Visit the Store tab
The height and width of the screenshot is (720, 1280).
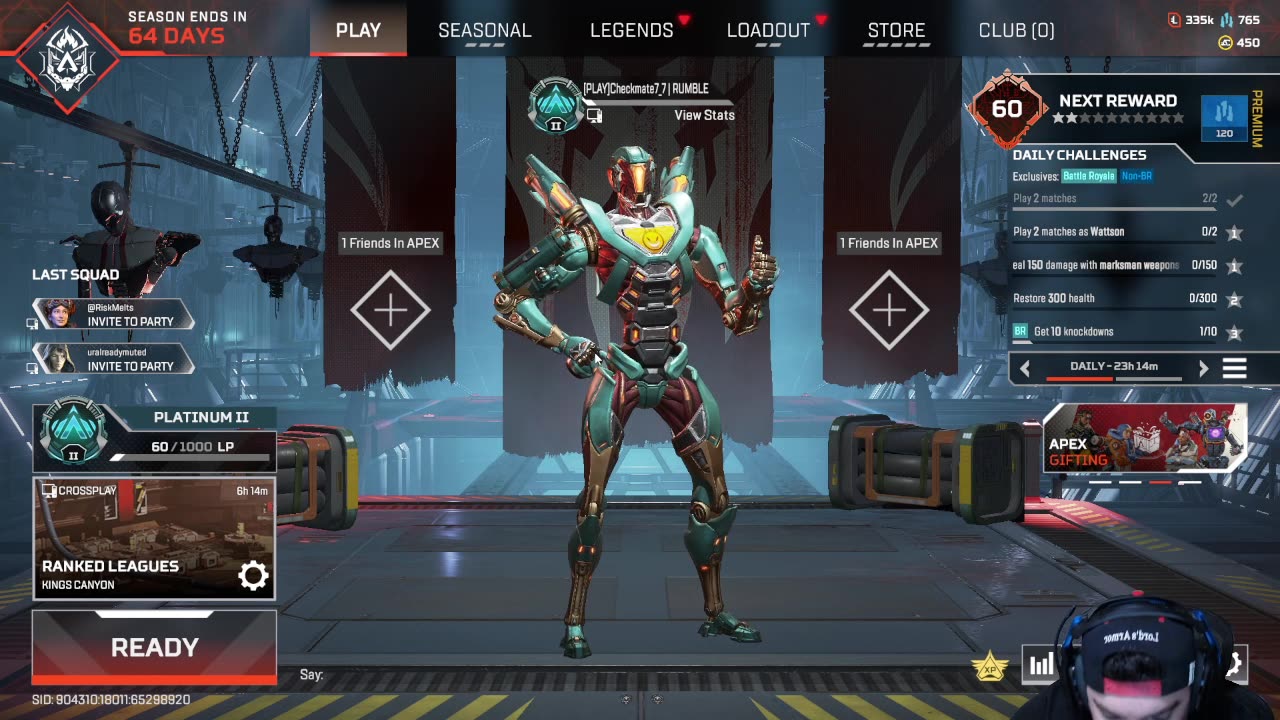(896, 30)
